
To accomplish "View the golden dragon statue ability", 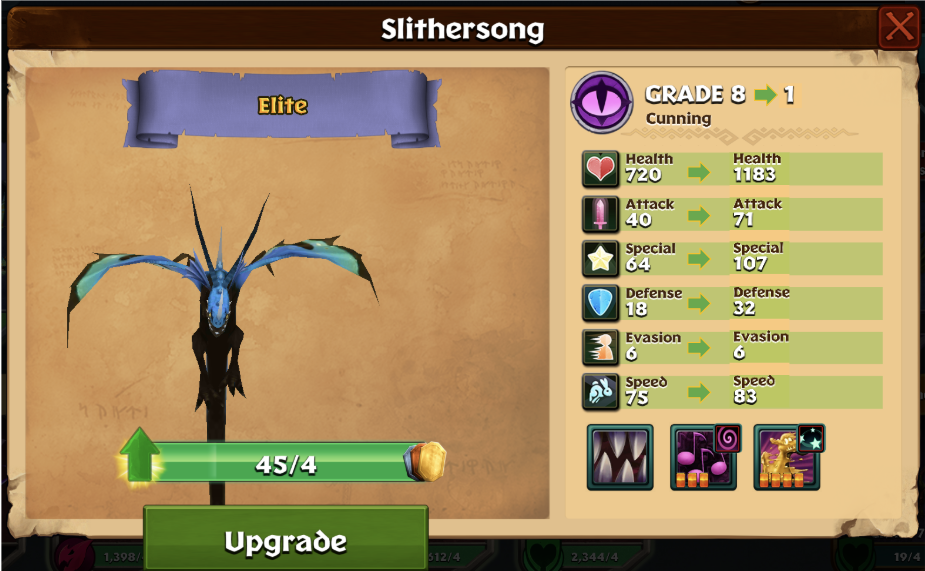I will point(787,458).
